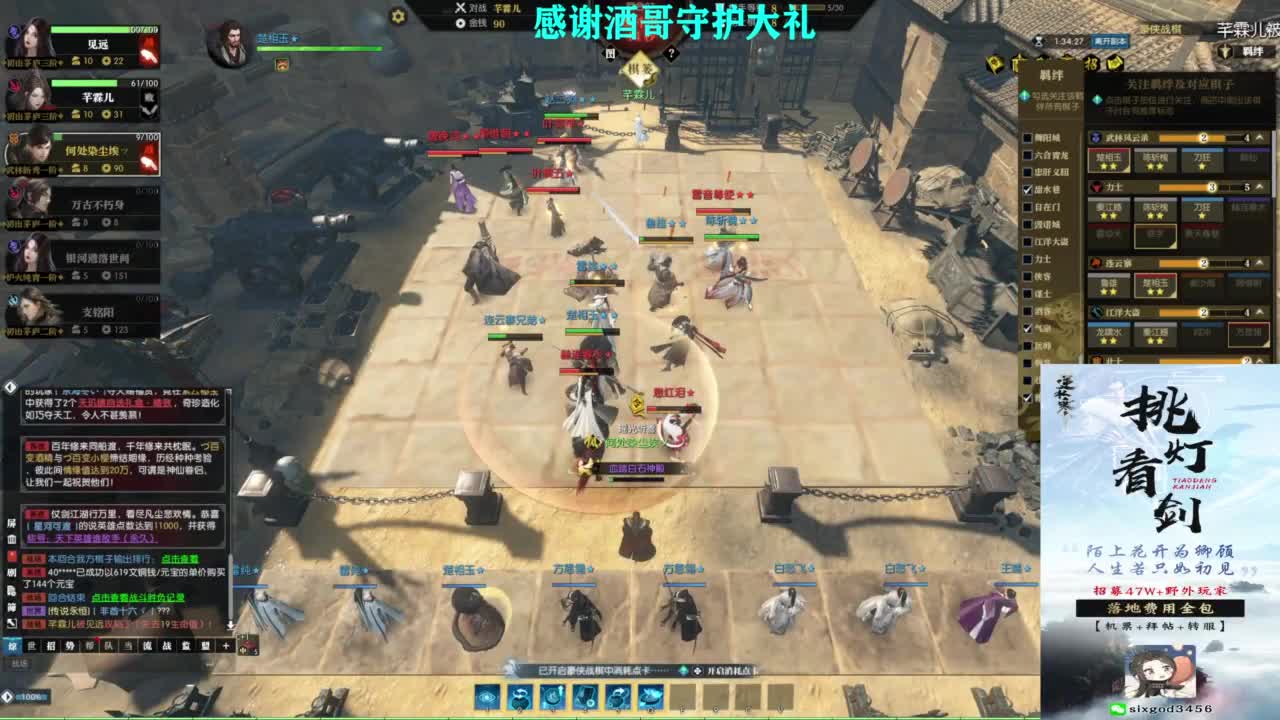Switch to the 世 chat channel tab

click(x=32, y=646)
